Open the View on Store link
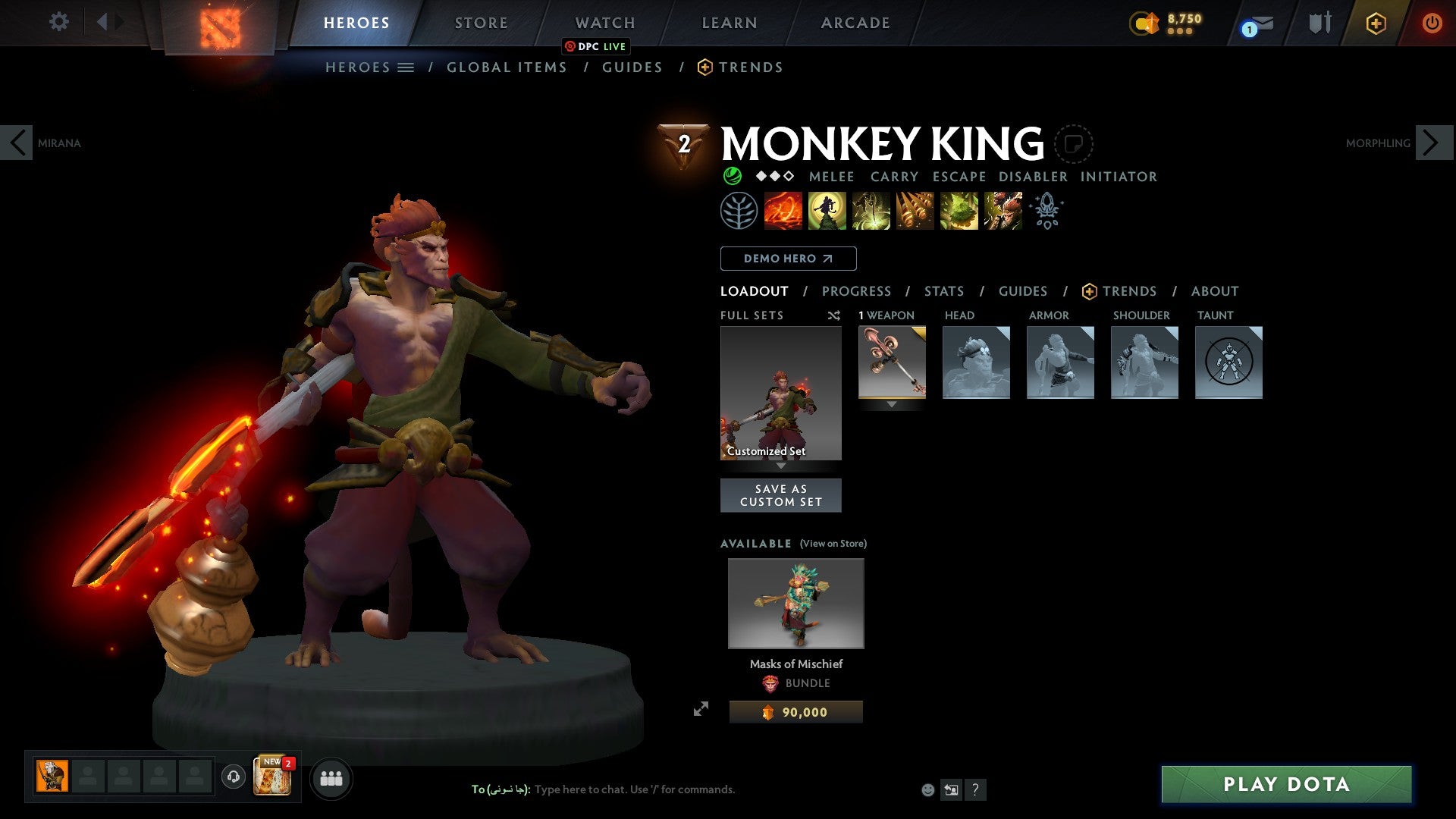Screen dimensions: 1456x819 (x=833, y=544)
